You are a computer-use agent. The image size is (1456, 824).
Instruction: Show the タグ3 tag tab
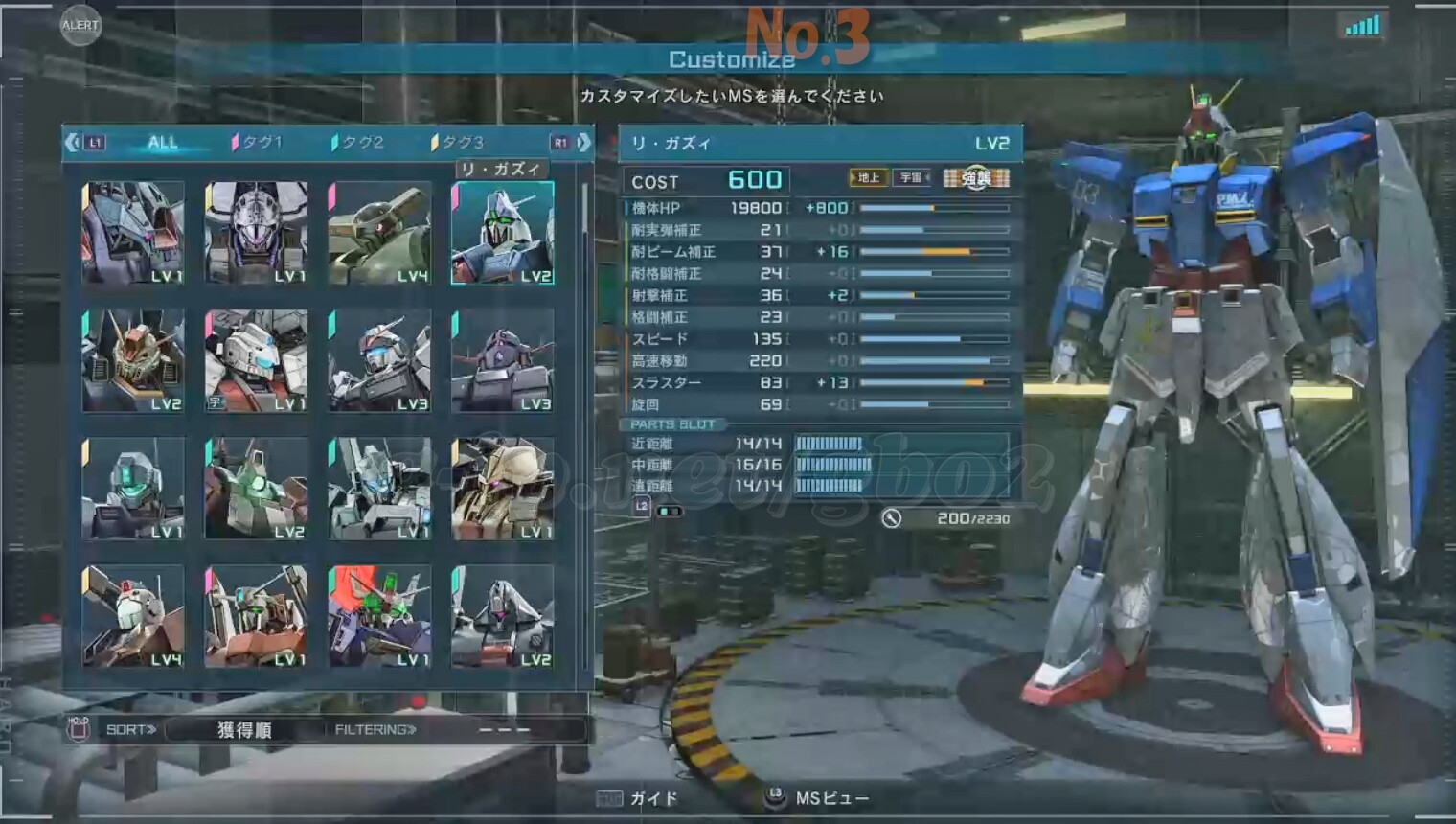coord(461,143)
